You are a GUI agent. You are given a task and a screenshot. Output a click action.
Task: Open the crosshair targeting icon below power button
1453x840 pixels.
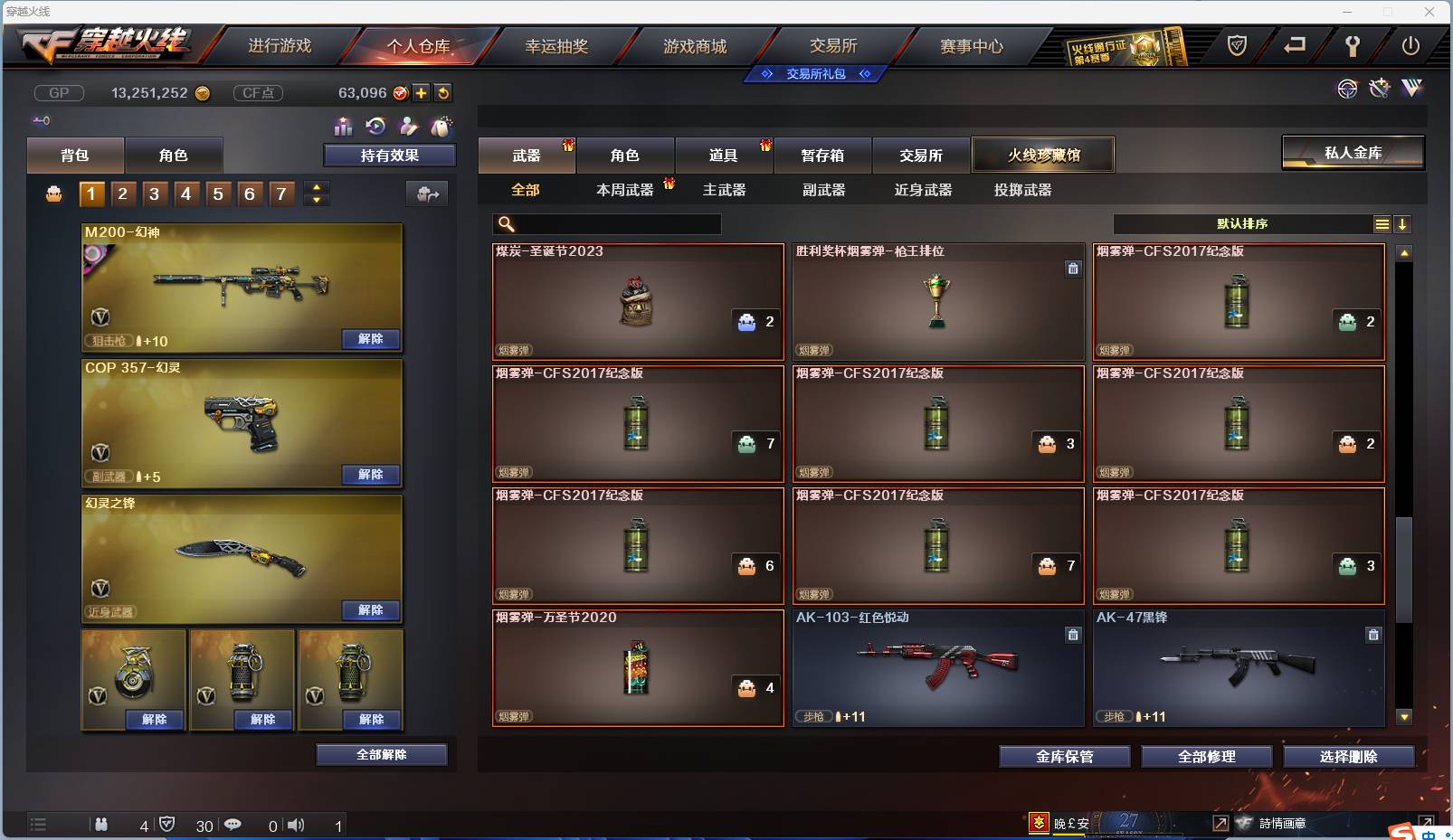[1347, 89]
